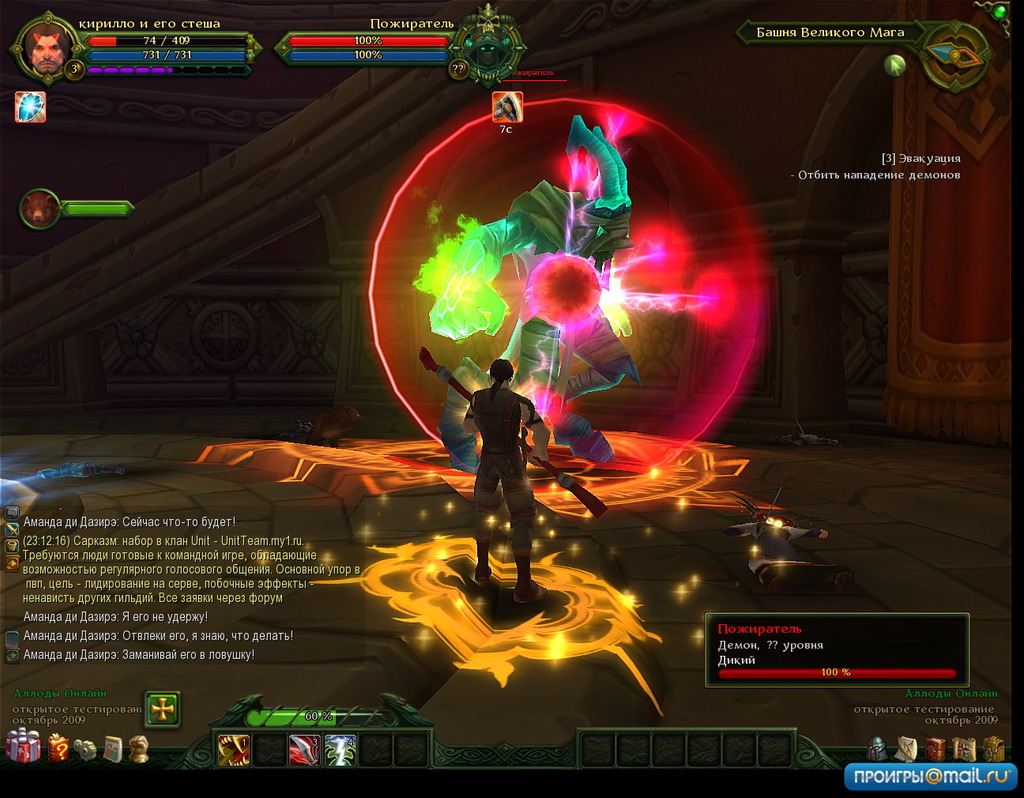This screenshot has height=798, width=1024.
Task: Cast the lightning bolt ability in slot 4
Action: (340, 749)
